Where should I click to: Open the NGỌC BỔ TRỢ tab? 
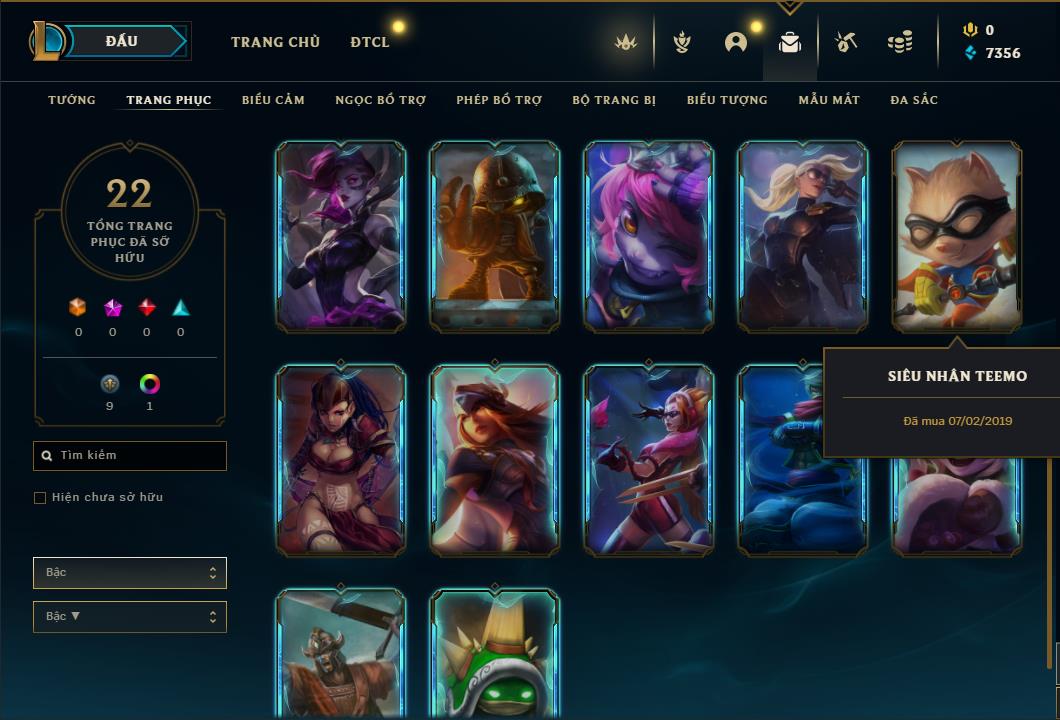pos(380,100)
